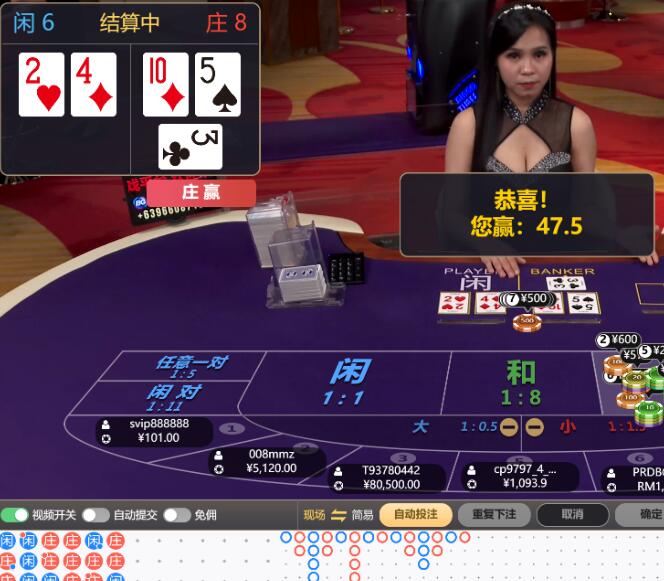Enable the 自动提交 auto-submit toggle
664x581 pixels.
96,515
